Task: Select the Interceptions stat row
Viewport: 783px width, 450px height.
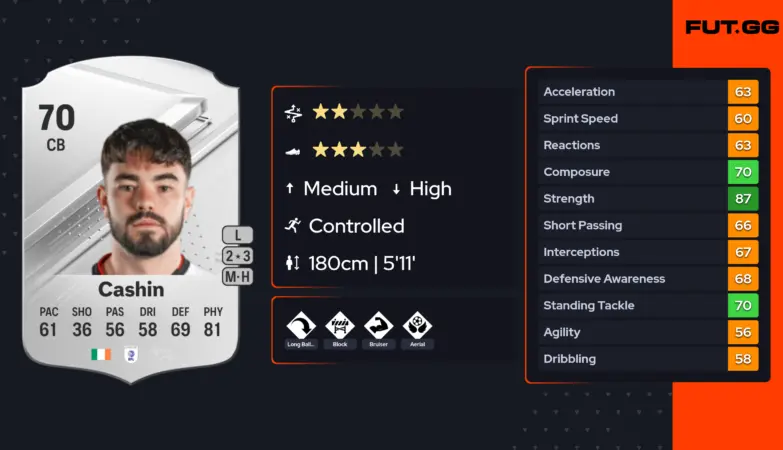Action: click(x=647, y=252)
